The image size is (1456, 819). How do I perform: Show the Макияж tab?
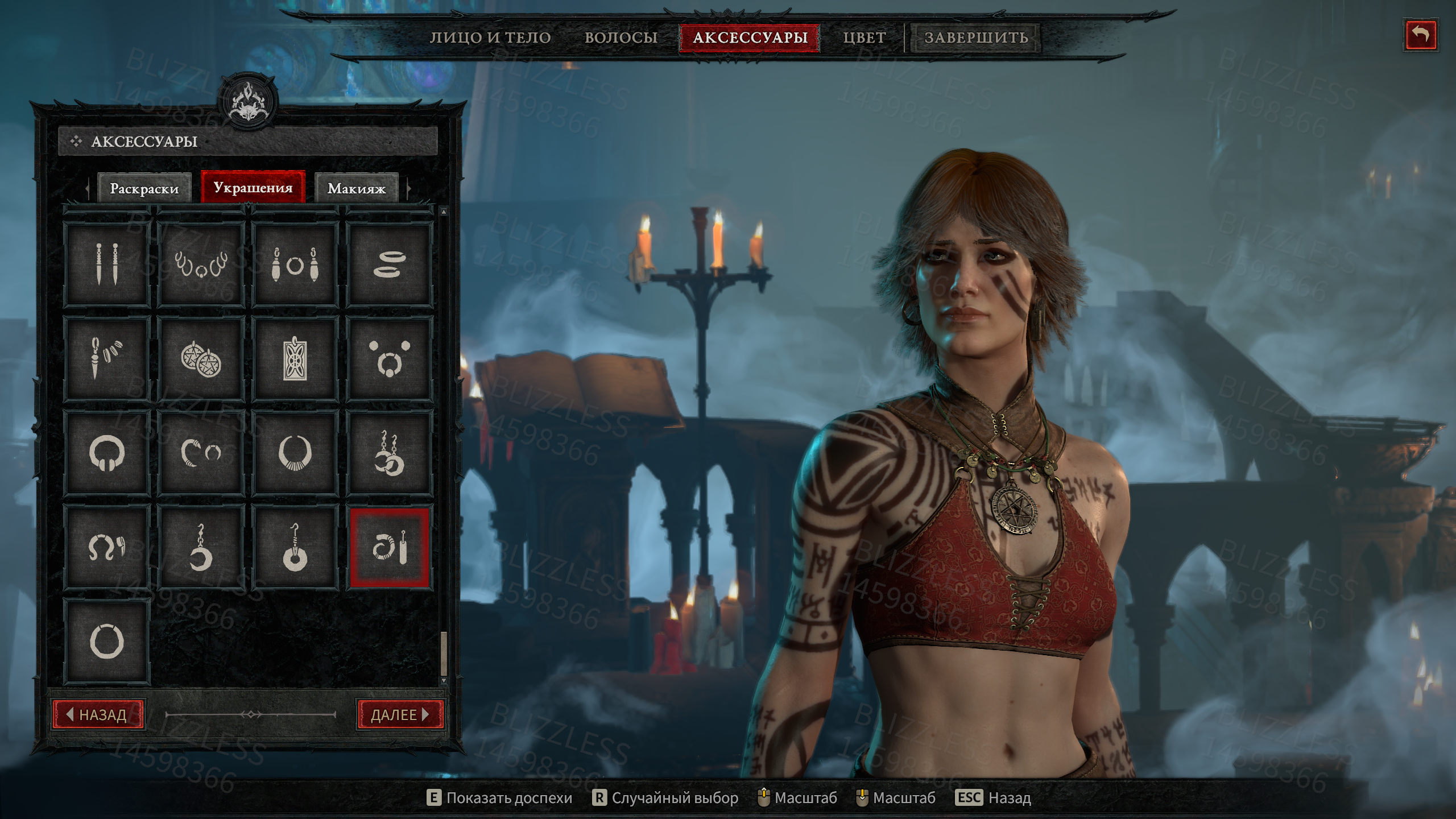[357, 188]
